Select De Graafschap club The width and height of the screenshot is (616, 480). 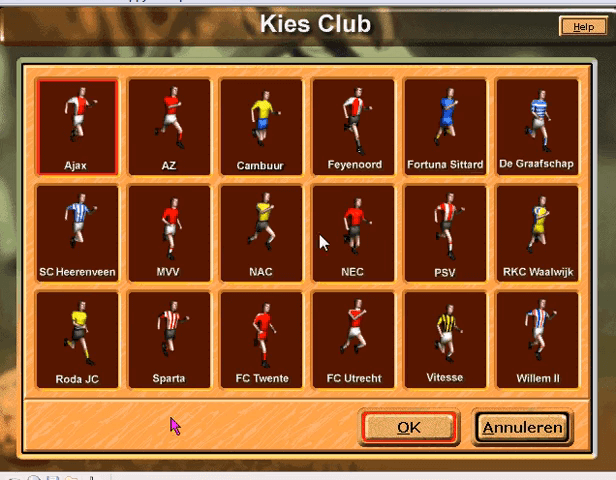pos(537,127)
